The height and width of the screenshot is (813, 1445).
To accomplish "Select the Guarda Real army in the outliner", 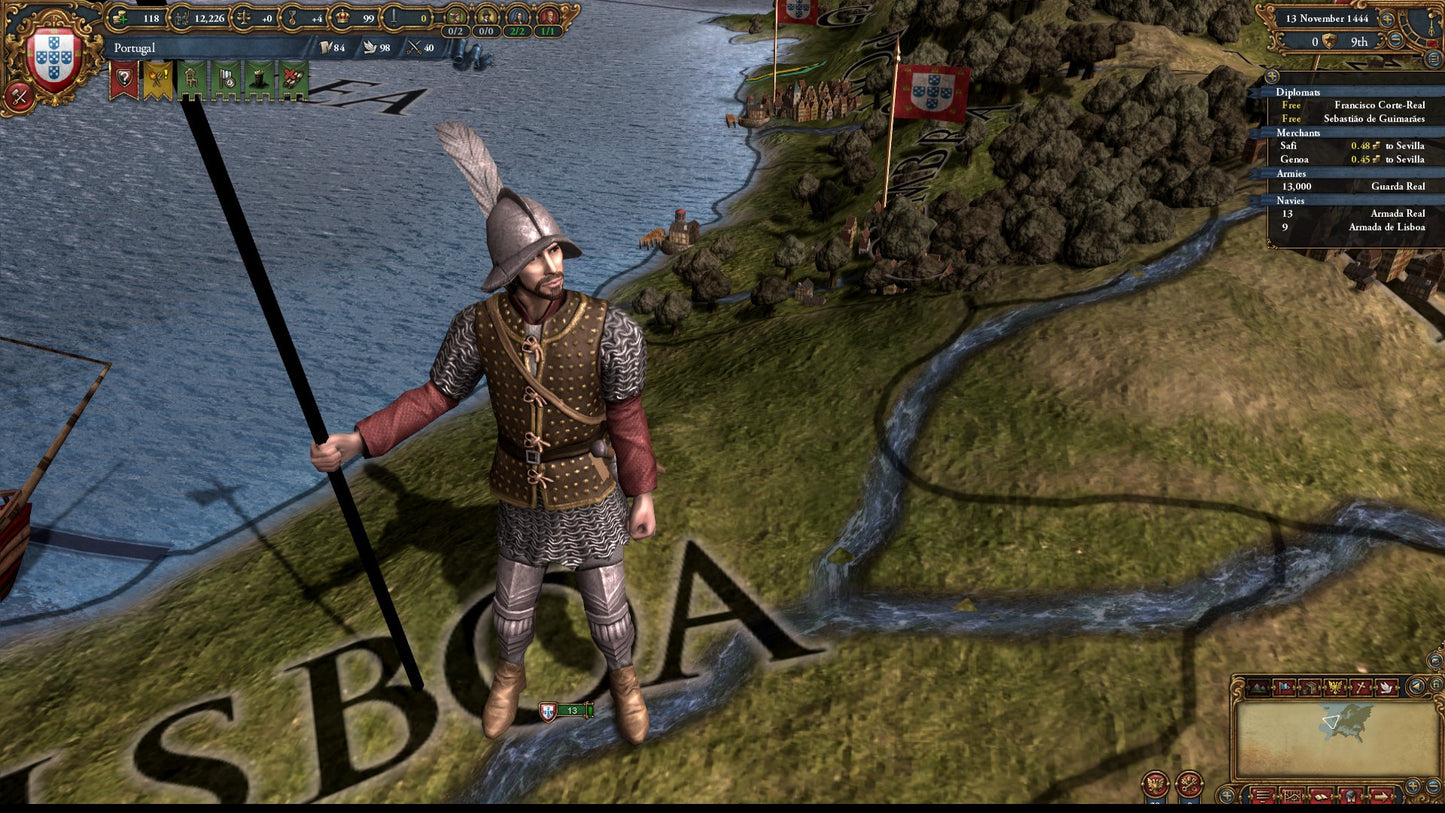I will 1398,186.
